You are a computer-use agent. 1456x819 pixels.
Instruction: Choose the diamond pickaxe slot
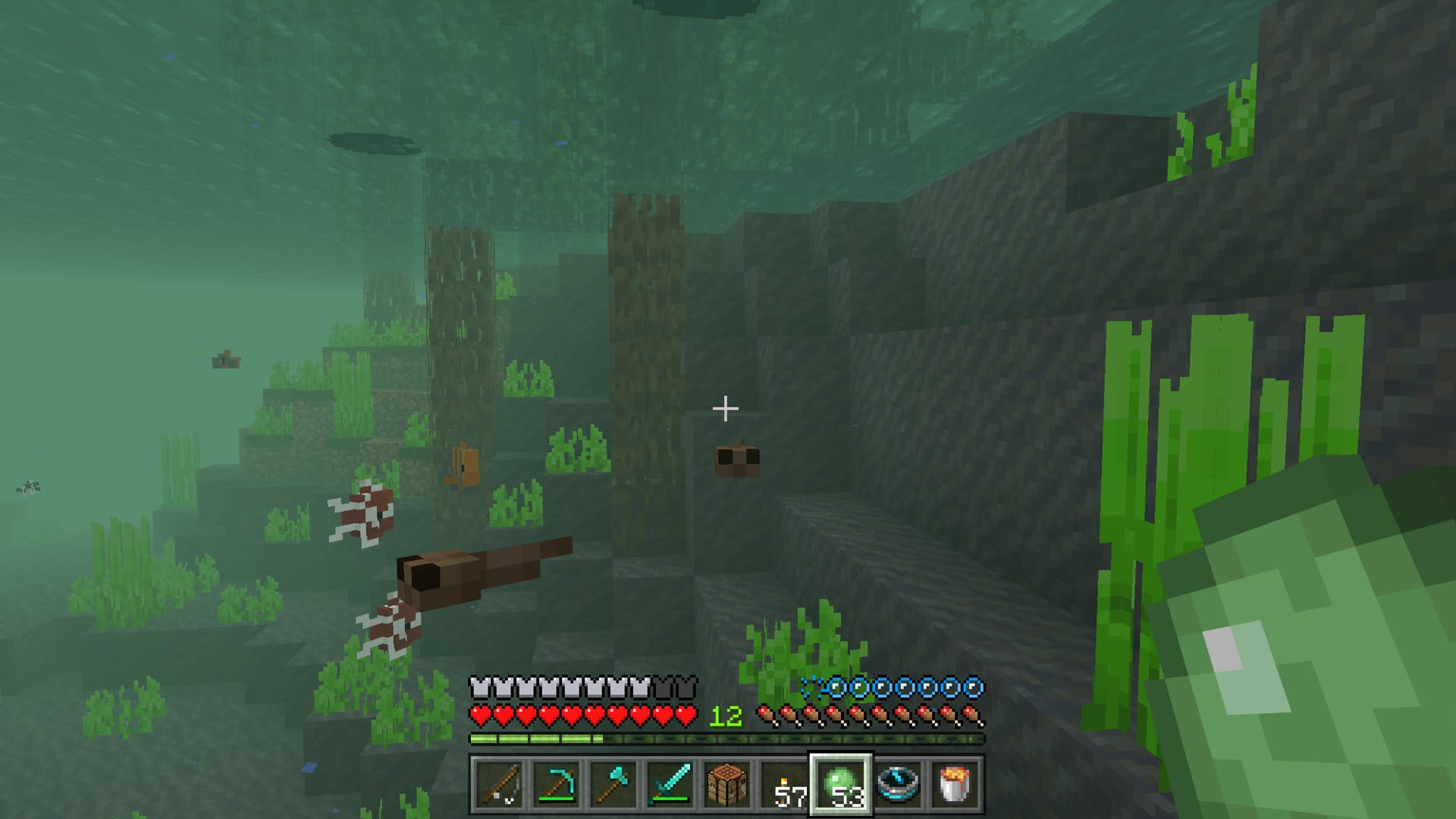click(x=556, y=784)
